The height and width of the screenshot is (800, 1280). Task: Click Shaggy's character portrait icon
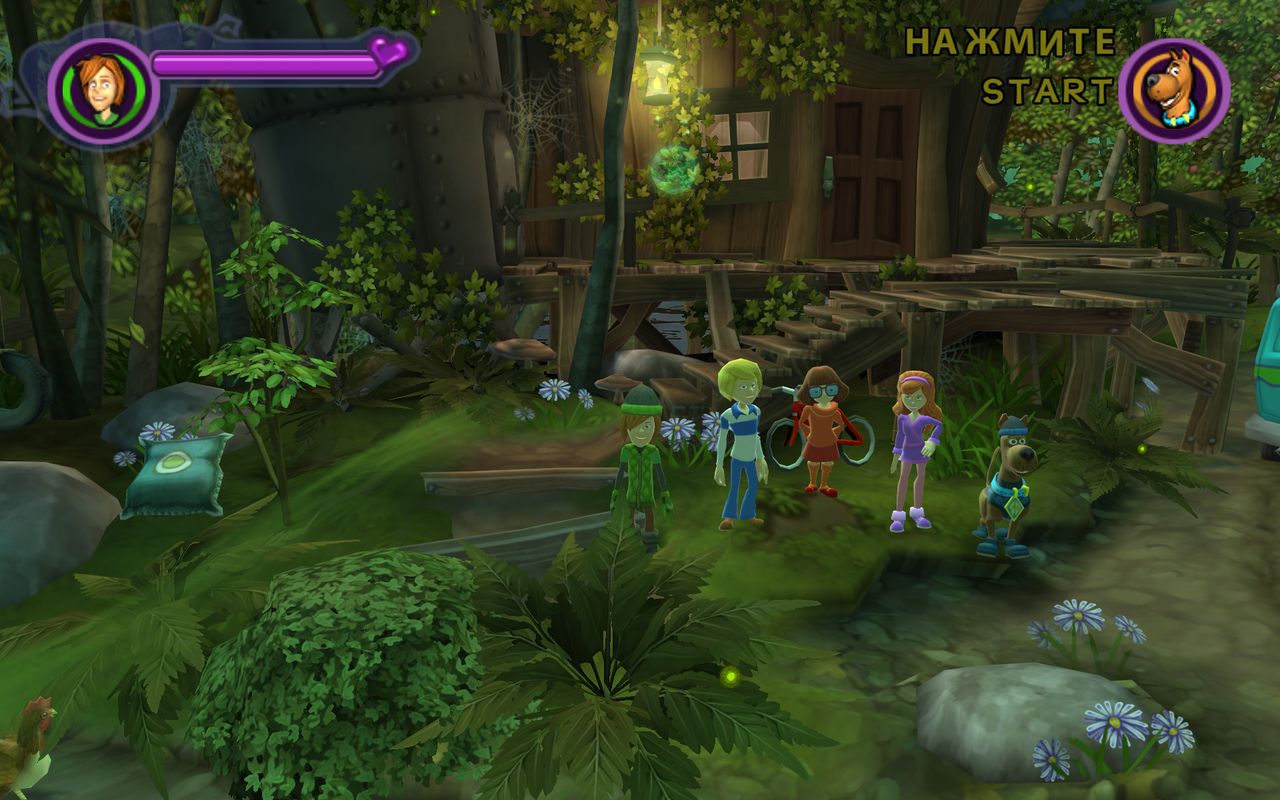pos(102,91)
